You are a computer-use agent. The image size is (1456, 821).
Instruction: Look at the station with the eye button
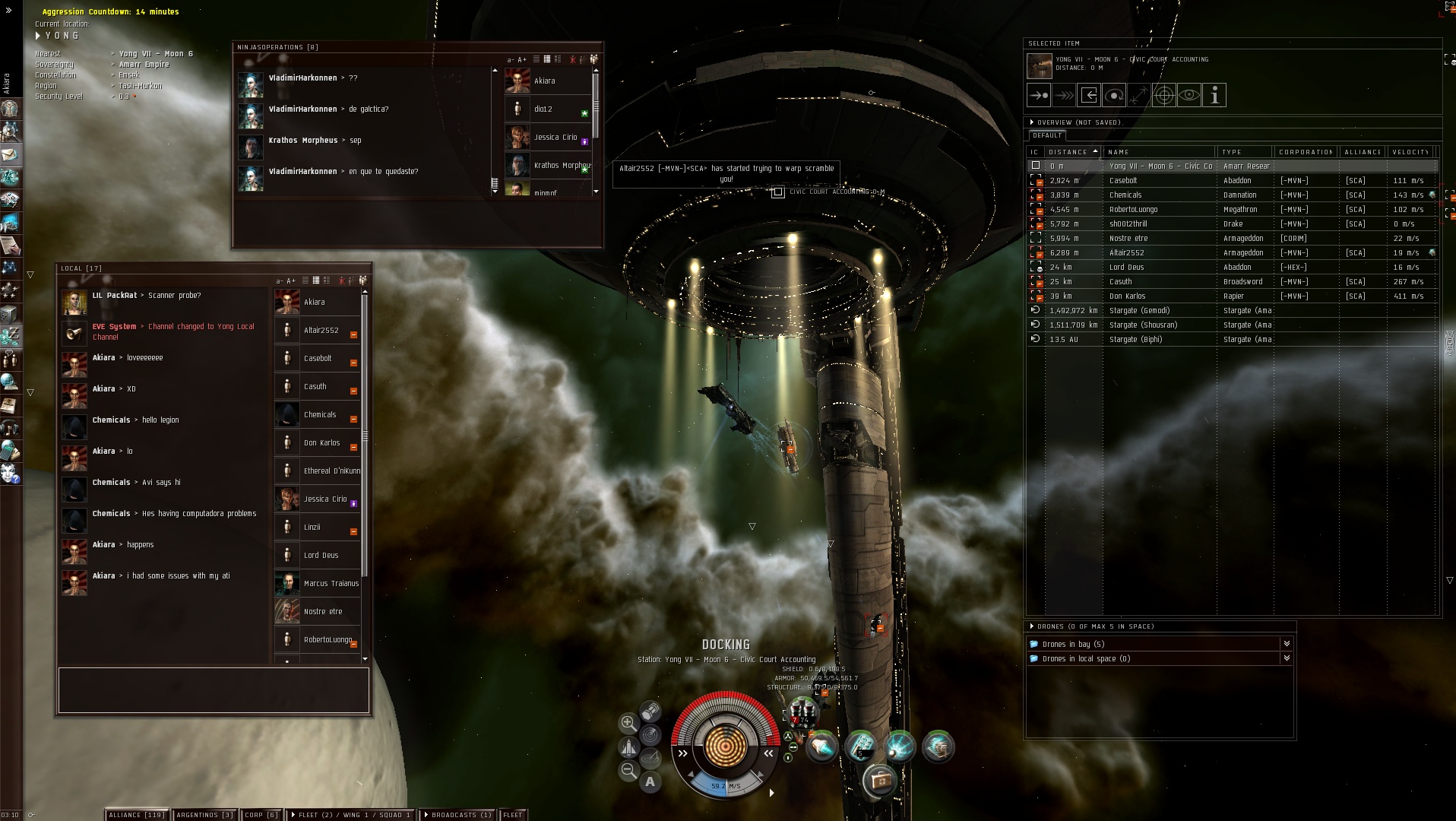coord(1189,95)
